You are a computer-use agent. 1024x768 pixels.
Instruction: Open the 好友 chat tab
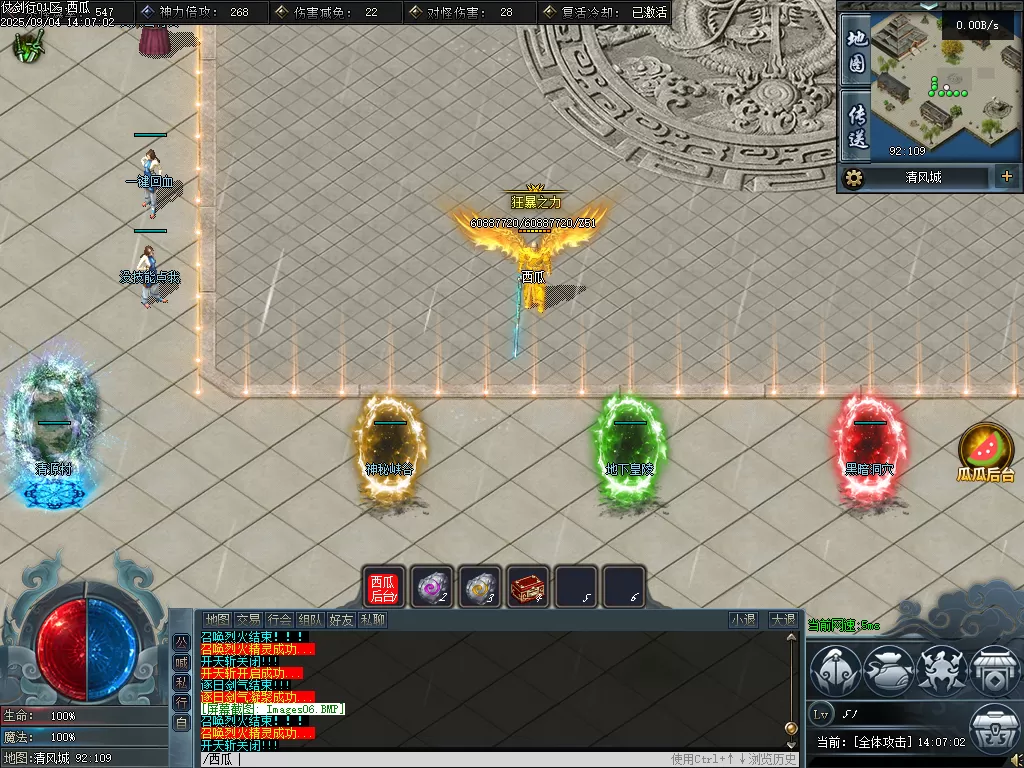(342, 620)
